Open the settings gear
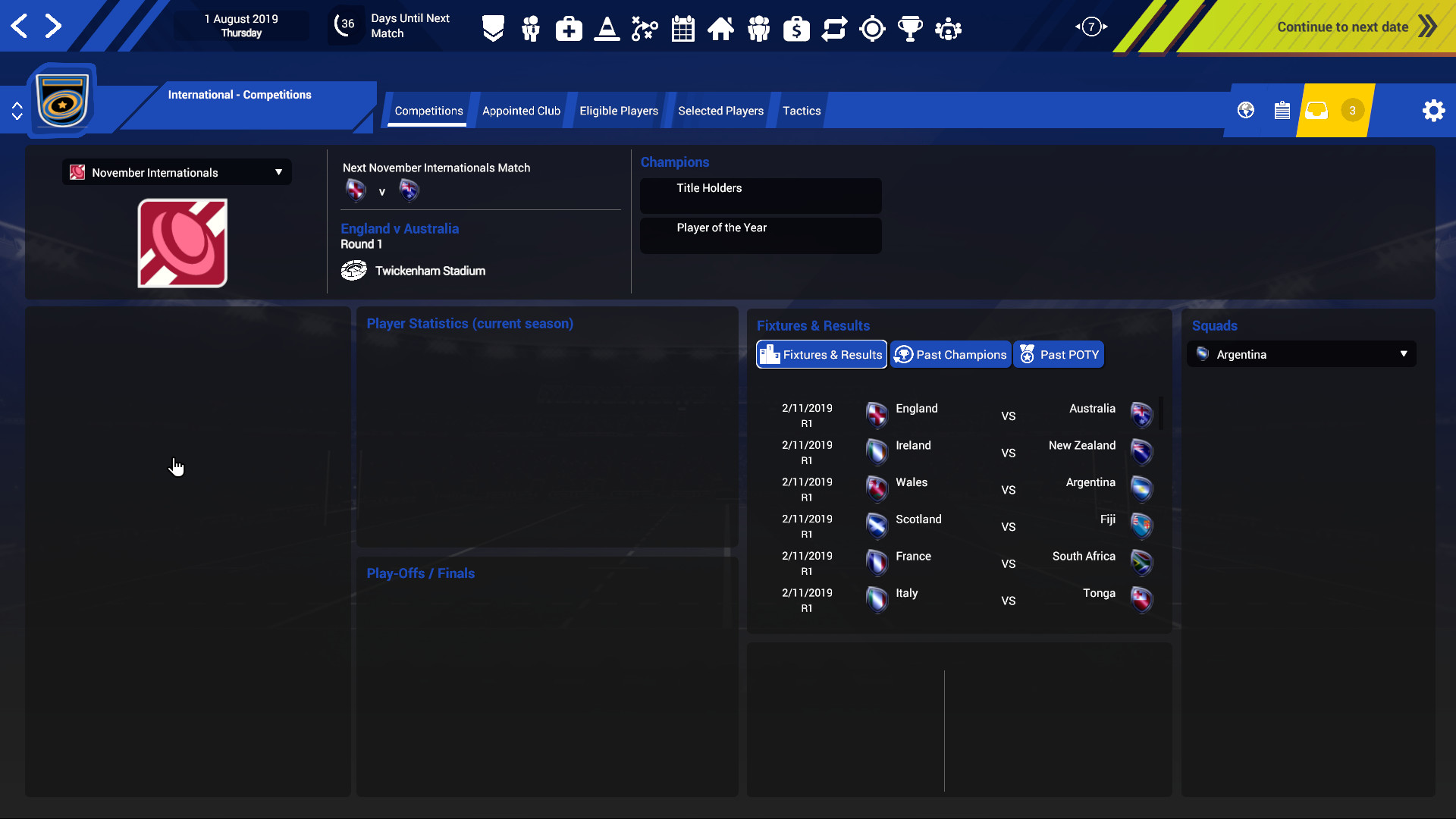The height and width of the screenshot is (819, 1456). click(x=1433, y=110)
